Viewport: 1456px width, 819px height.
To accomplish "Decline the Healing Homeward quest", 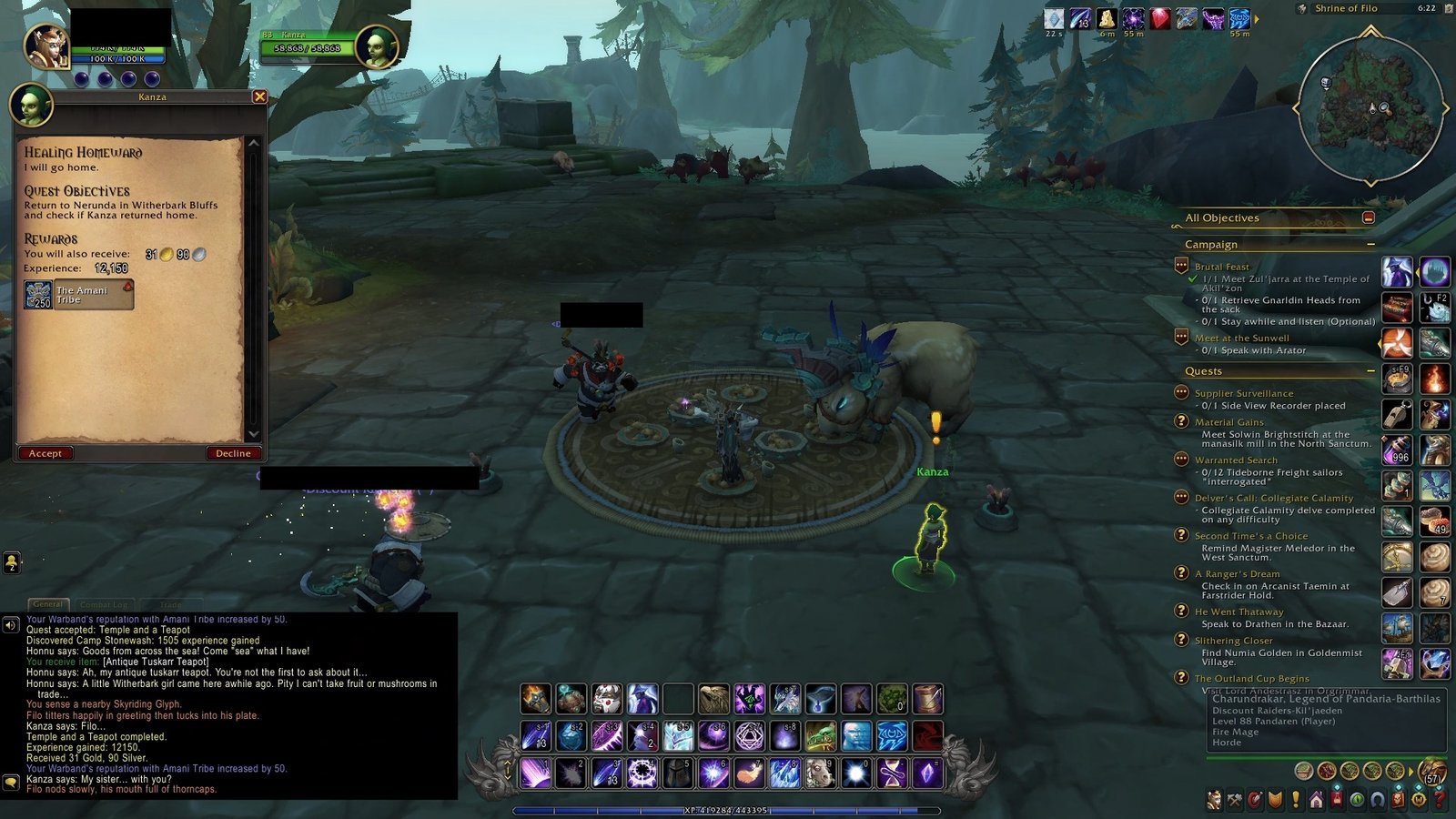I will point(233,453).
